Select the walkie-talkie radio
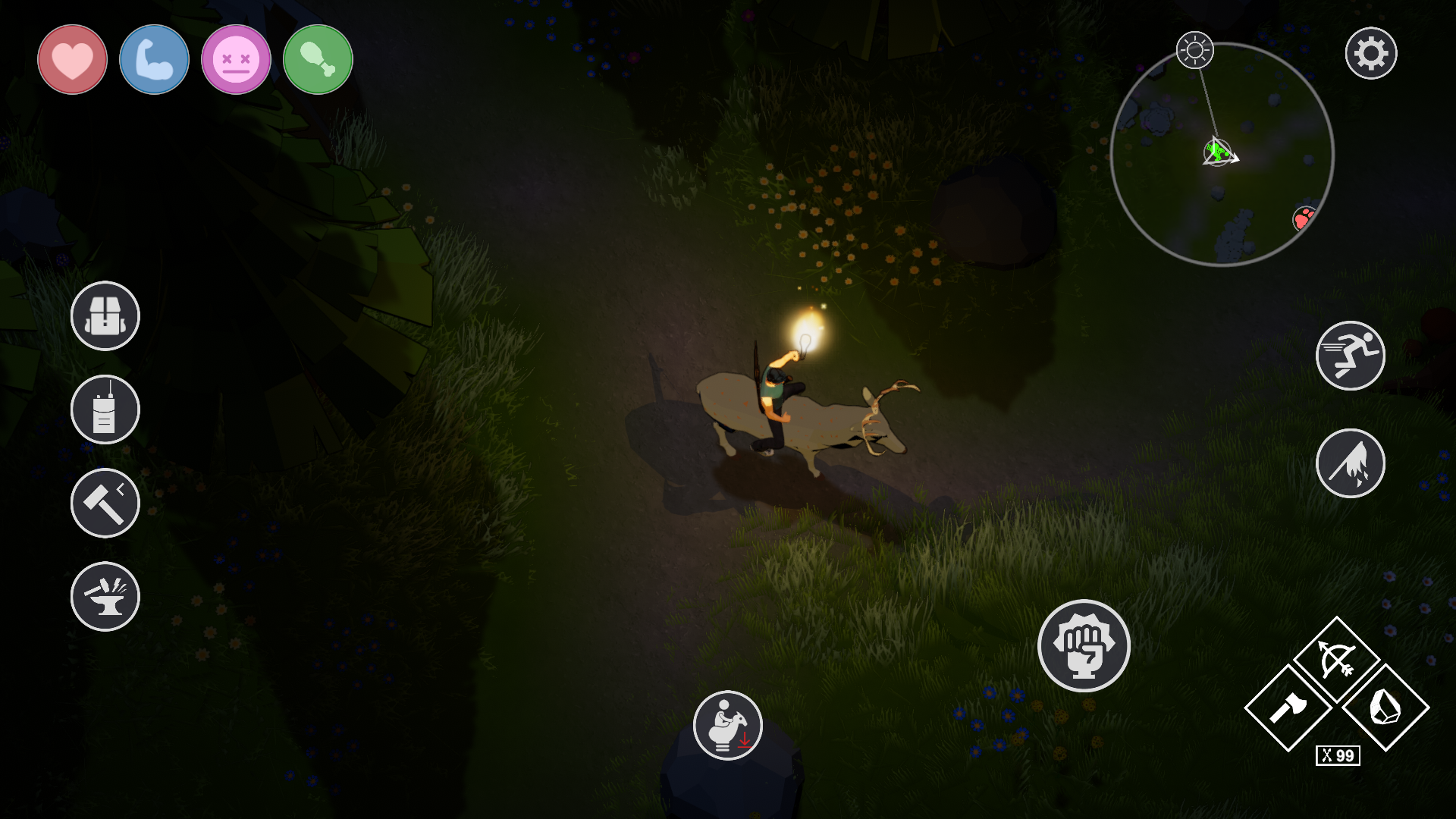The image size is (1456, 819). pyautogui.click(x=104, y=409)
